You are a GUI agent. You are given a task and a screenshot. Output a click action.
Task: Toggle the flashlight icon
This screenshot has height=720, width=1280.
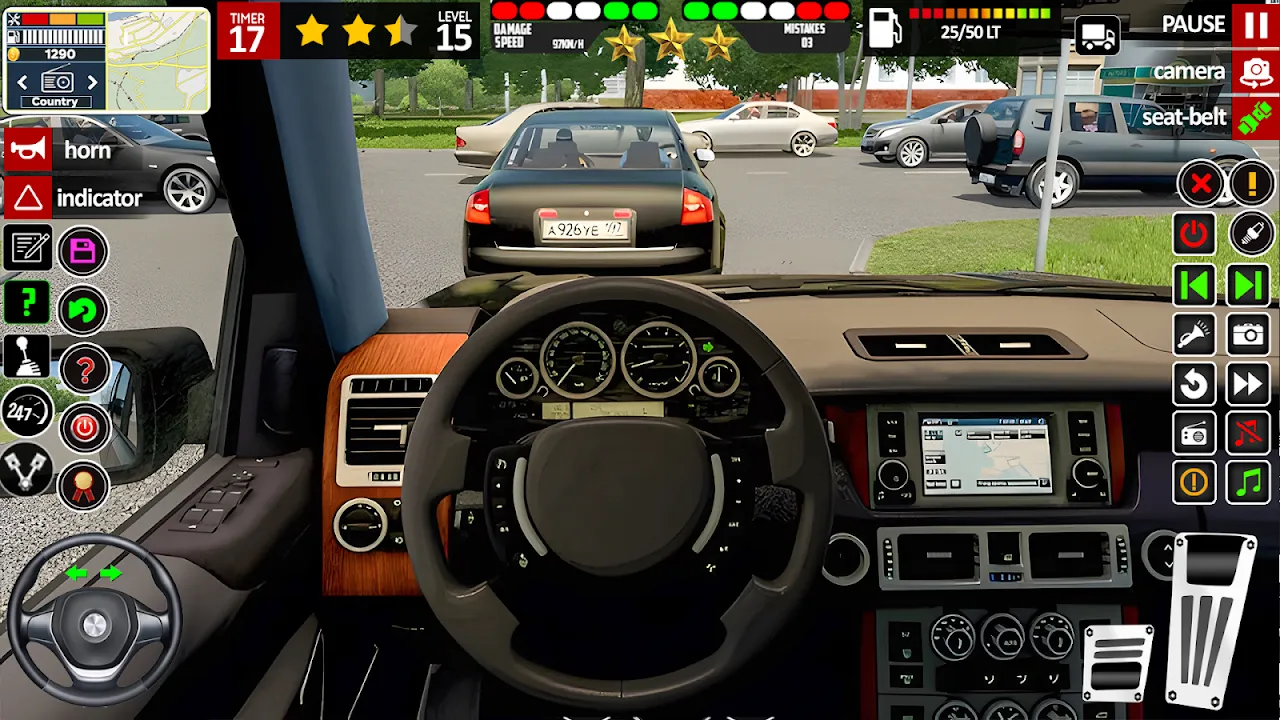[1194, 335]
